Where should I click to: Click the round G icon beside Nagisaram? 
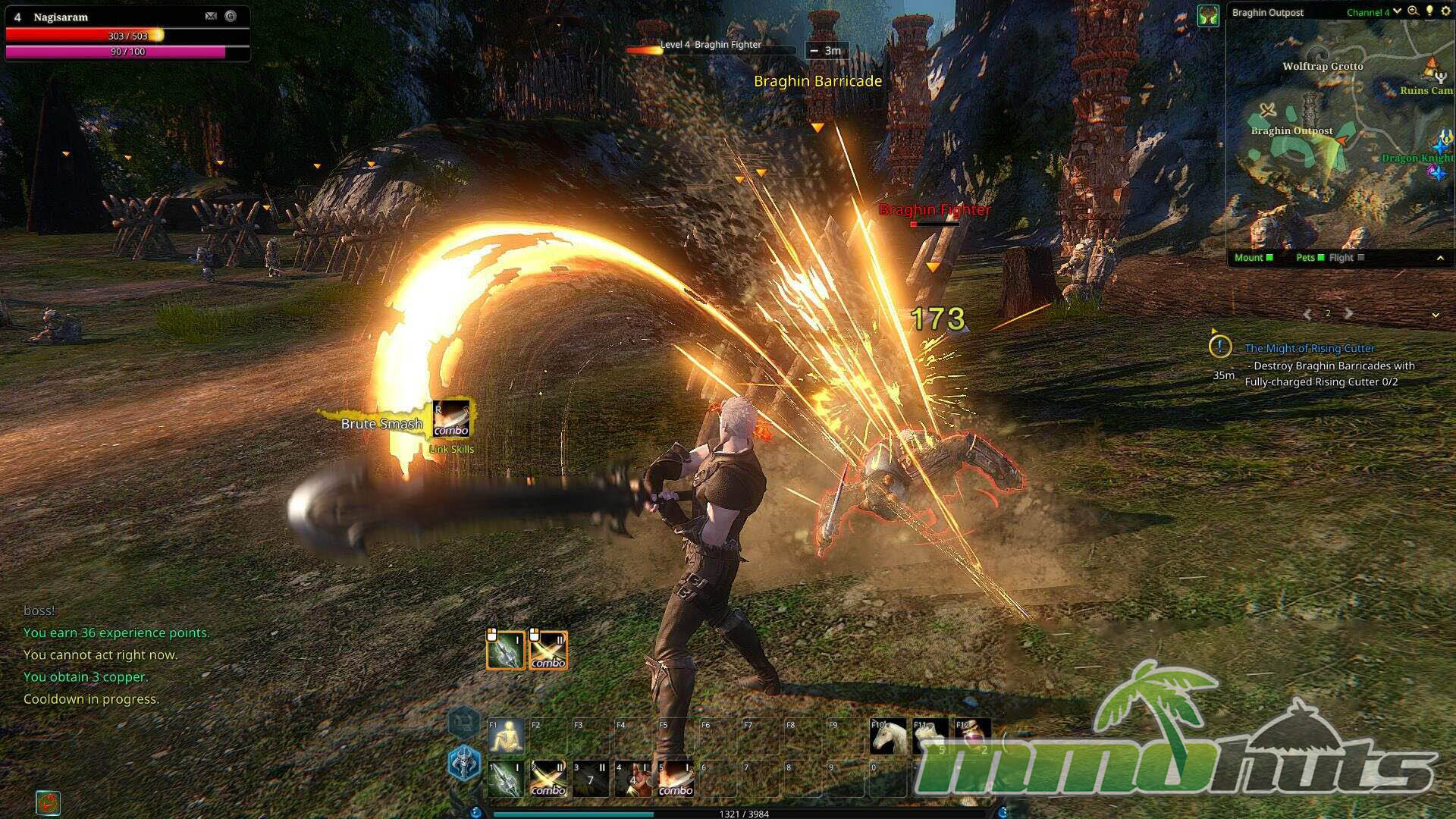point(231,16)
